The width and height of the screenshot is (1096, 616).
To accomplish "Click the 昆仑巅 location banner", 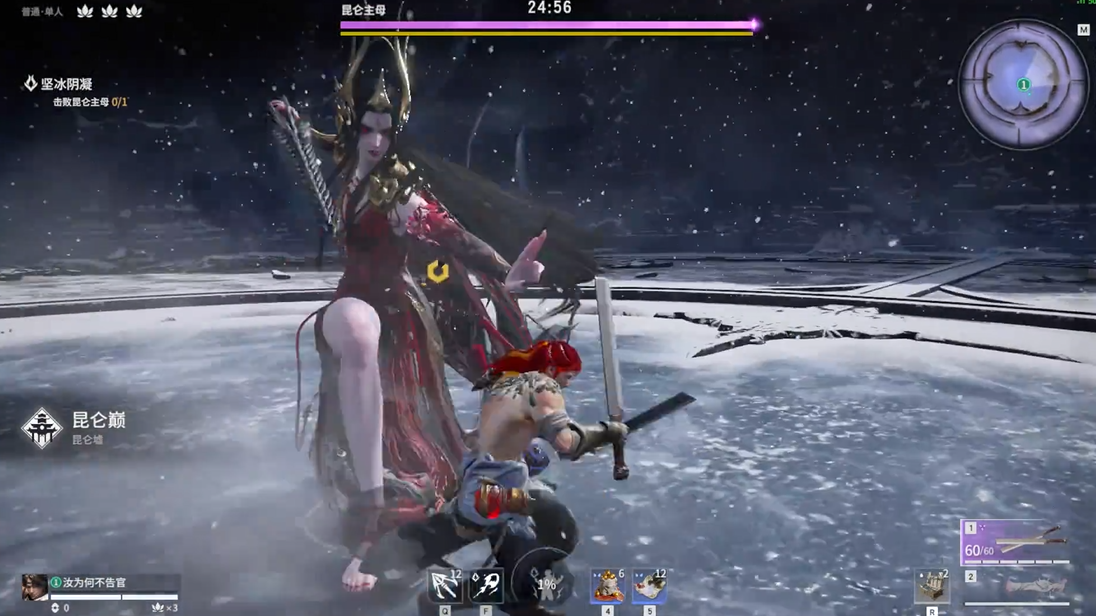I will [98, 421].
